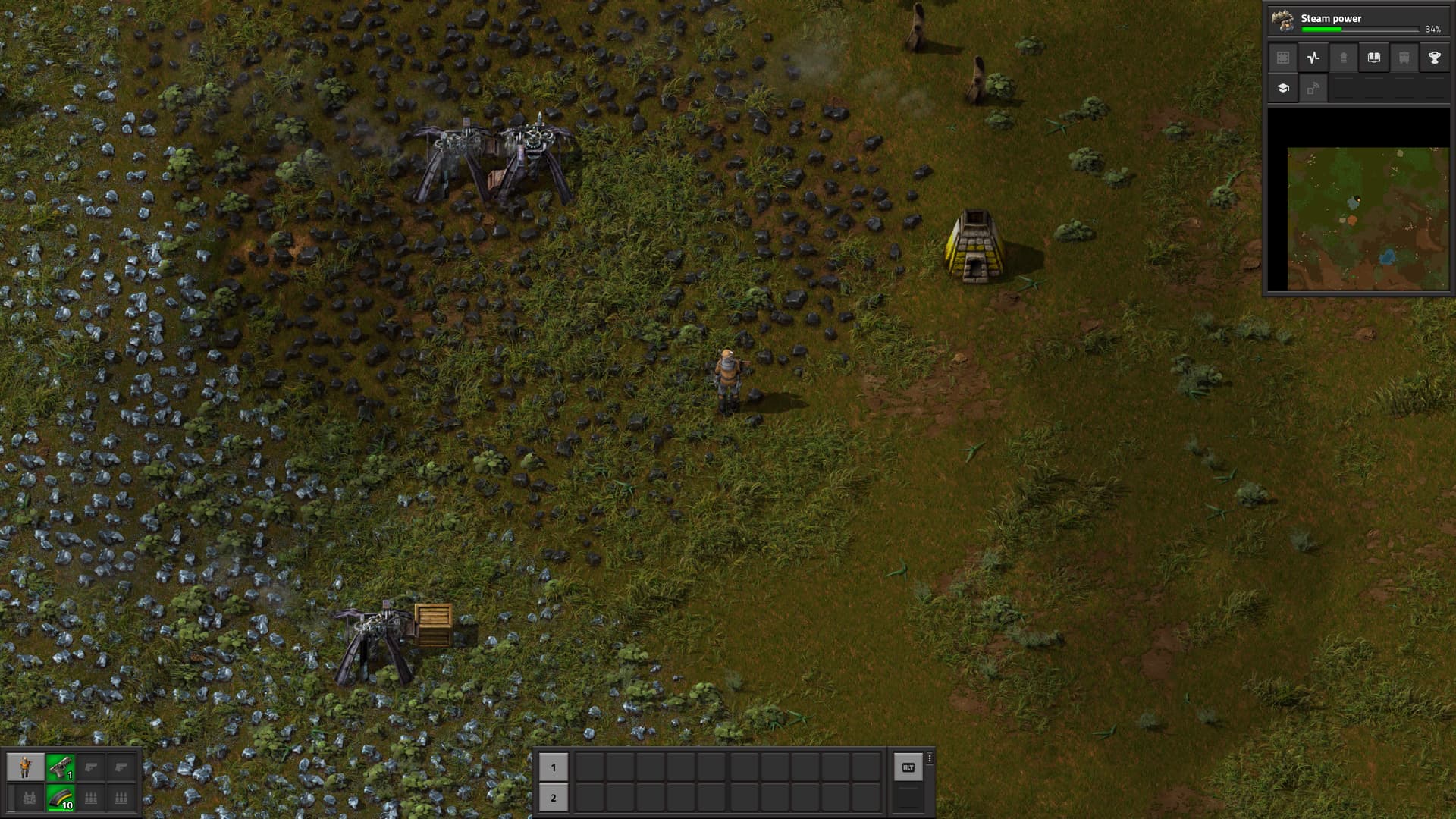This screenshot has width=1456, height=819.
Task: Open the three-dot shortcut bar menu
Action: [930, 758]
